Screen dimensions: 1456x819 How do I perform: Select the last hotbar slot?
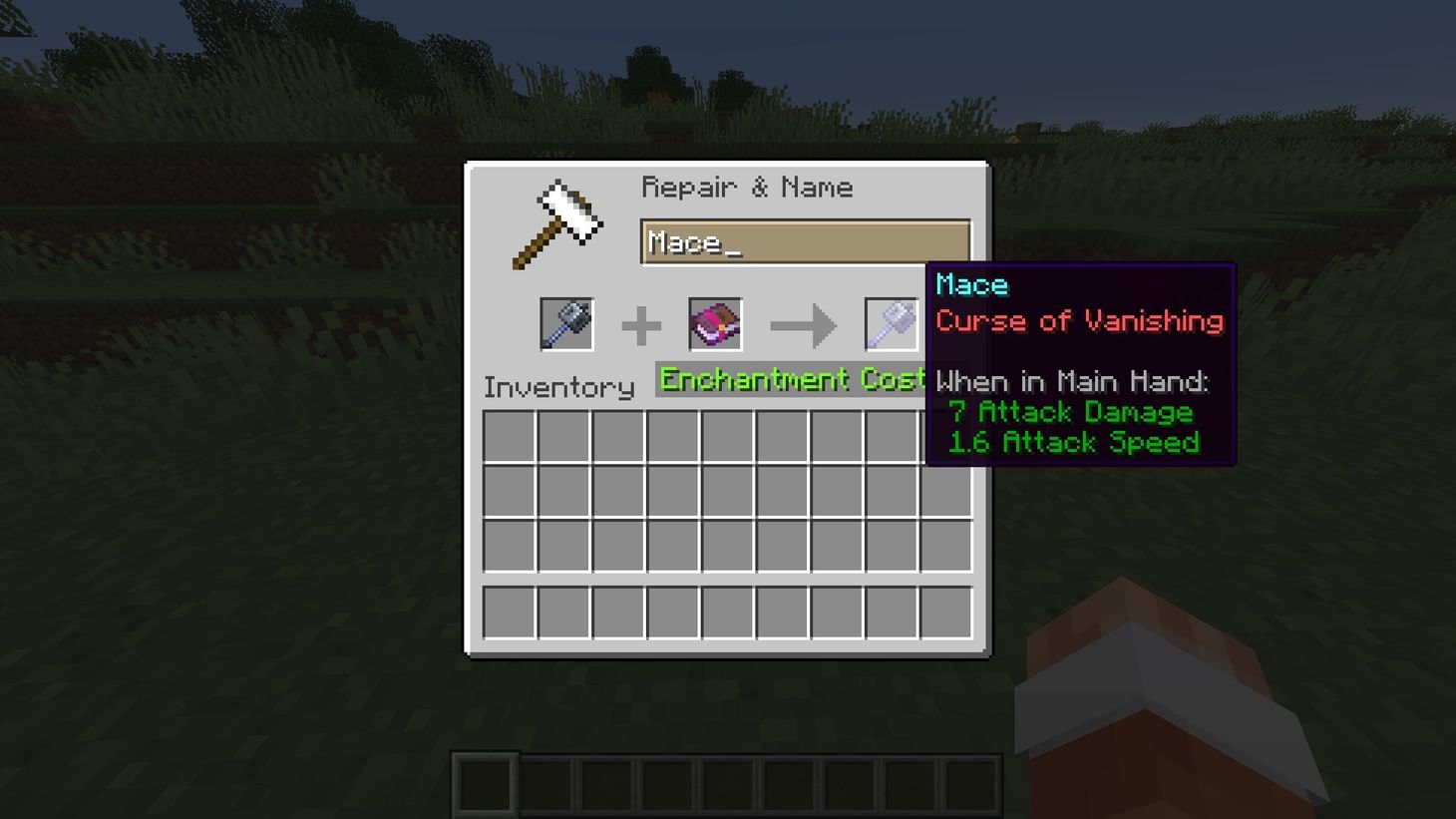pos(973,783)
